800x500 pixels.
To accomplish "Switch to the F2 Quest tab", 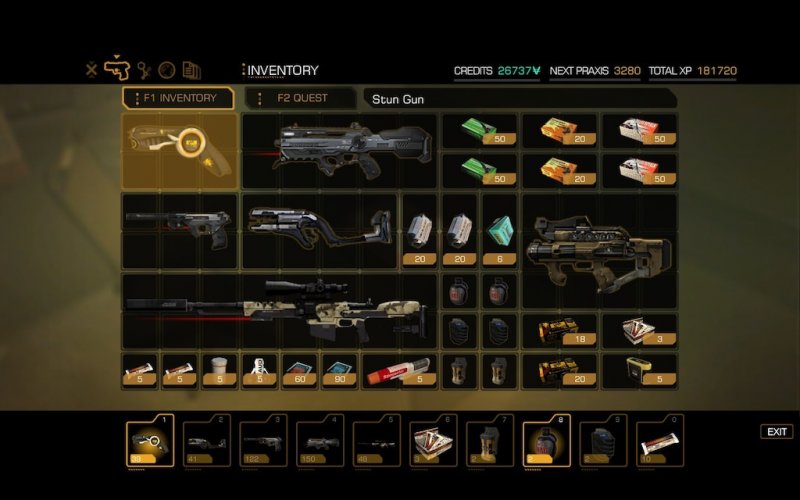I will (301, 98).
